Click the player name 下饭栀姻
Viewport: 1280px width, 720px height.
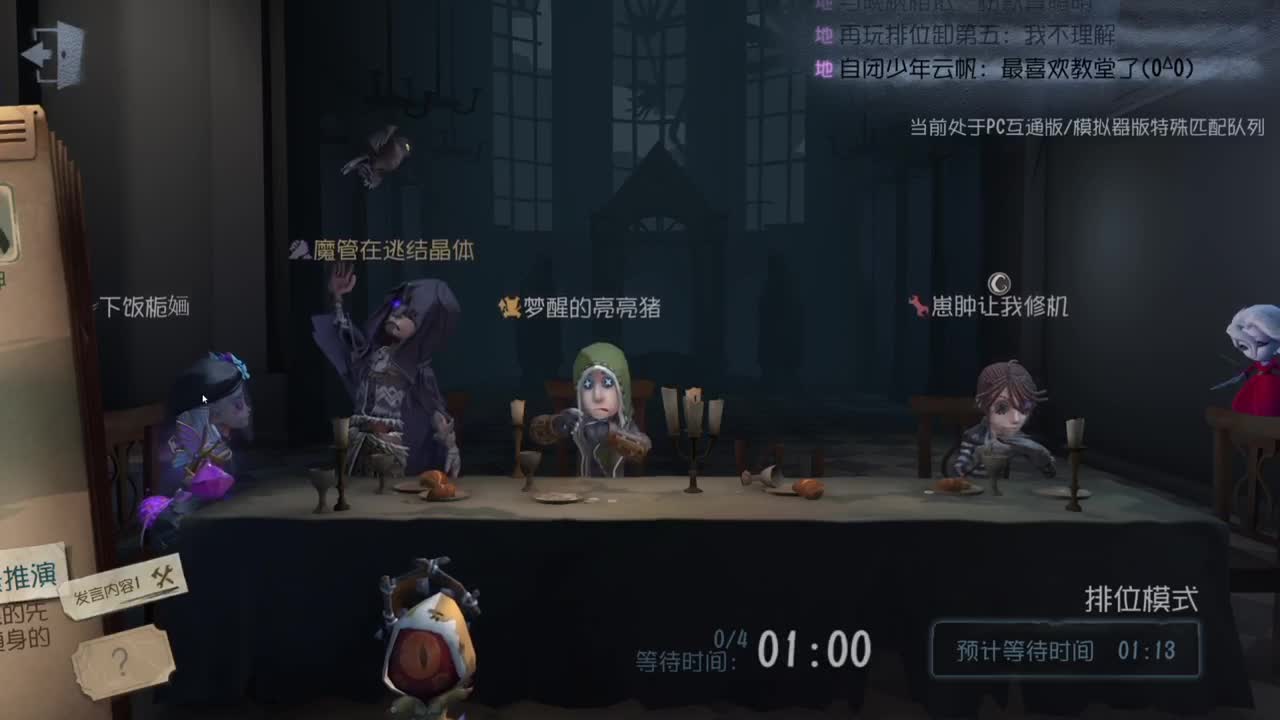point(143,306)
